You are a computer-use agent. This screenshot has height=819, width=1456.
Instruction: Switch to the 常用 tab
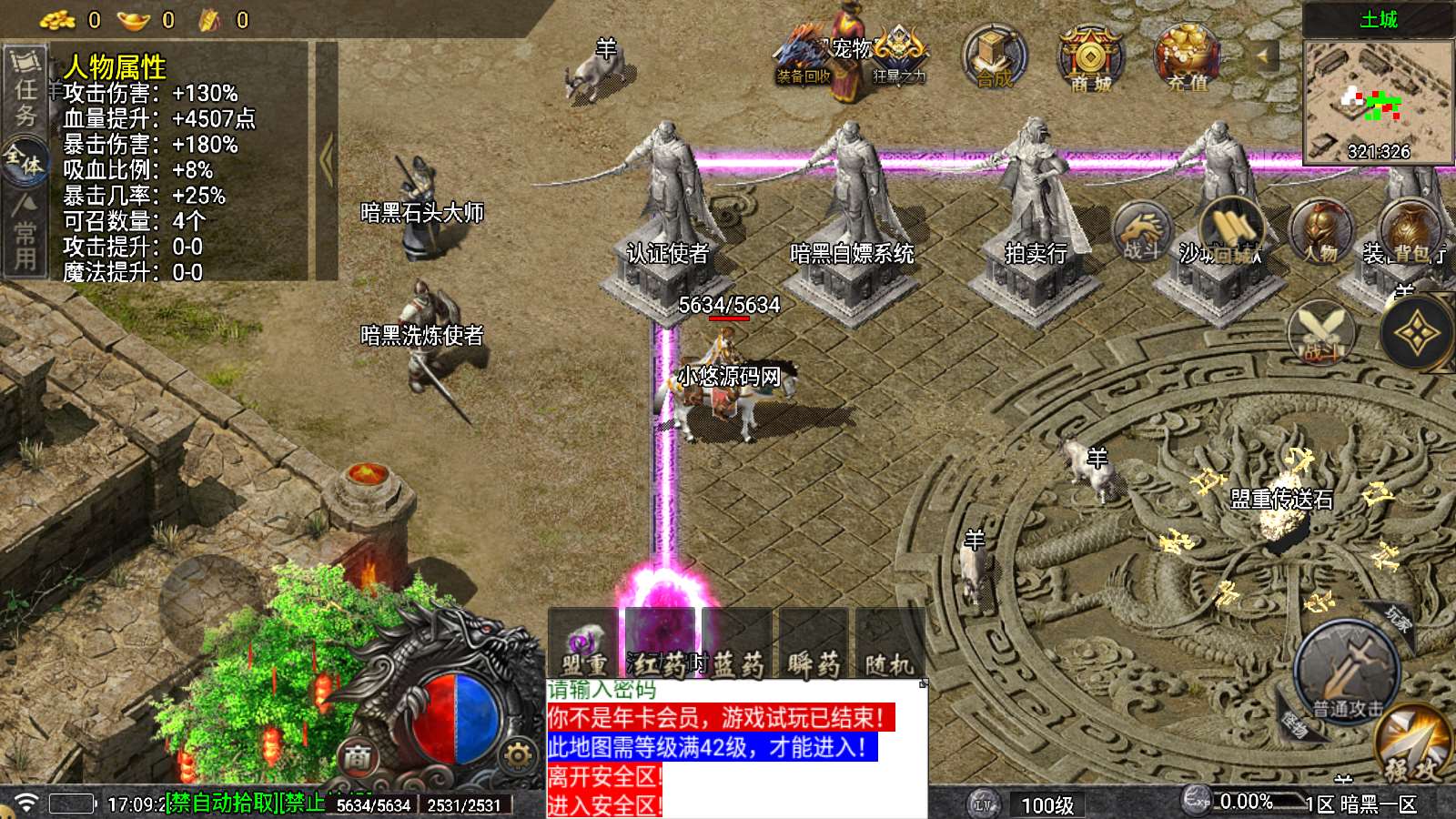[25, 234]
